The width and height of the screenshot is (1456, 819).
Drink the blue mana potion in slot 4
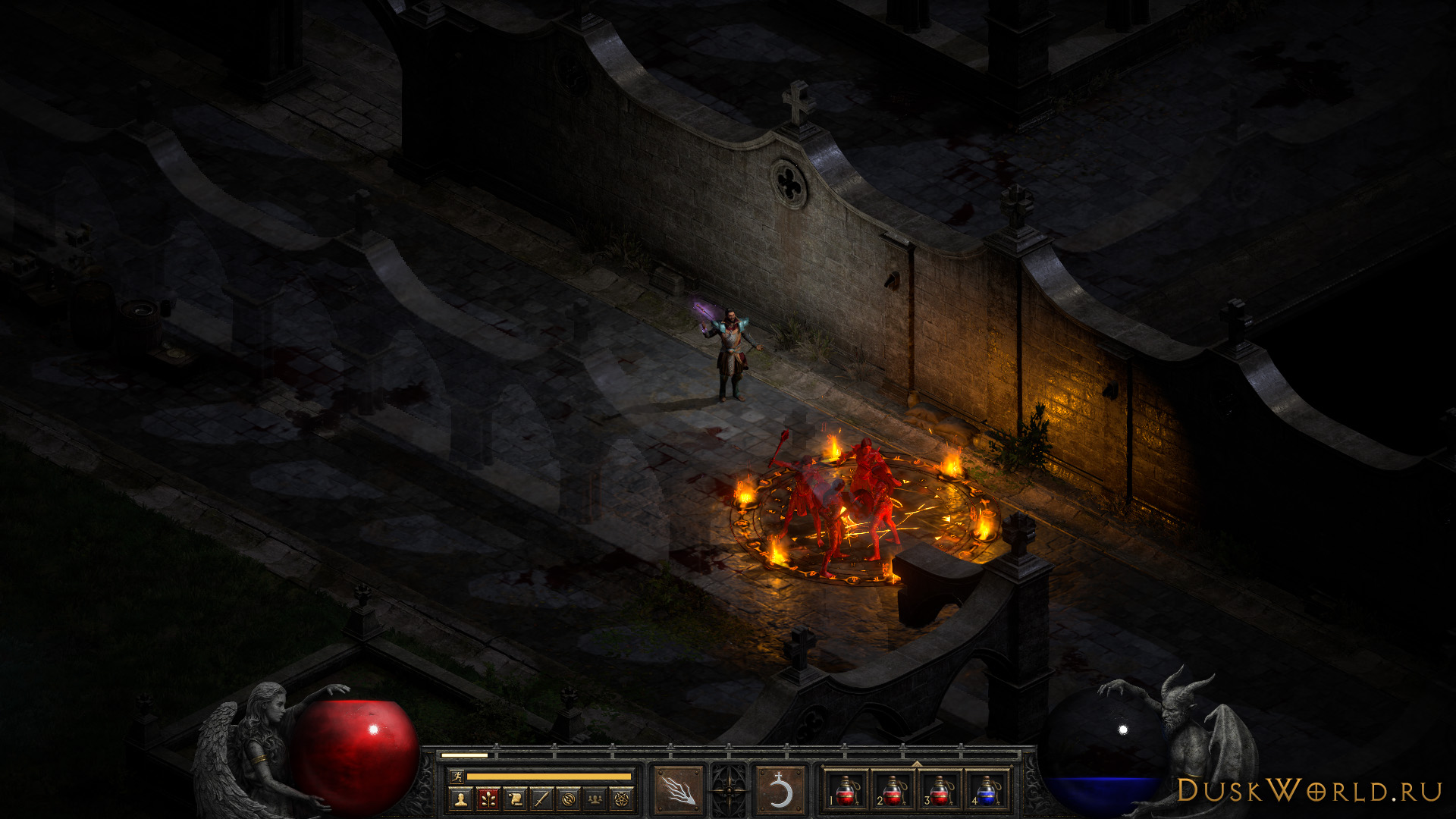click(x=987, y=790)
